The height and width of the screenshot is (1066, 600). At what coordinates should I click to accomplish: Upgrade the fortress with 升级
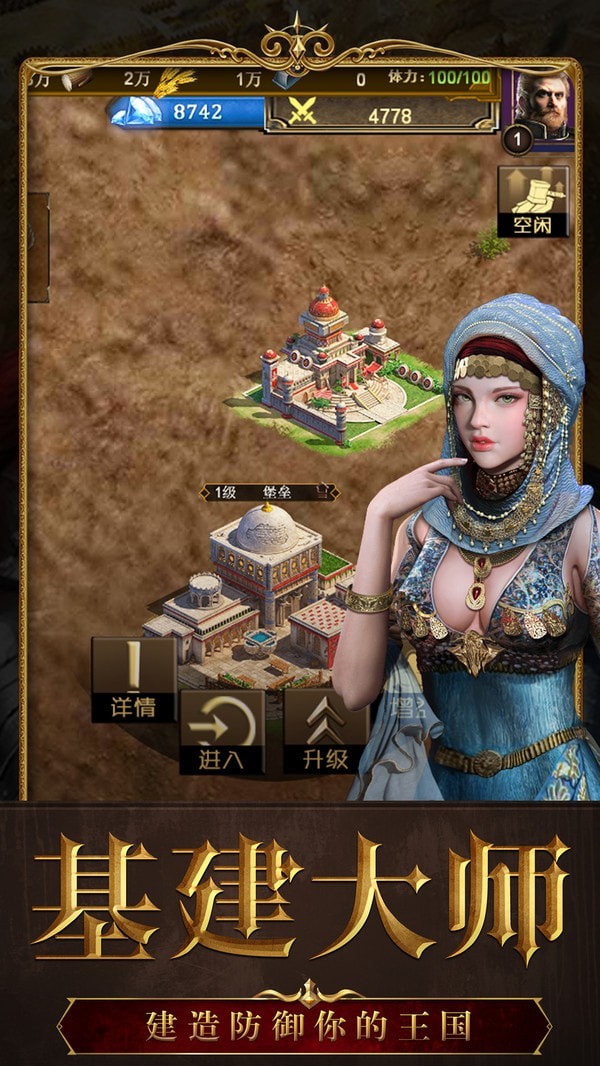pyautogui.click(x=325, y=731)
